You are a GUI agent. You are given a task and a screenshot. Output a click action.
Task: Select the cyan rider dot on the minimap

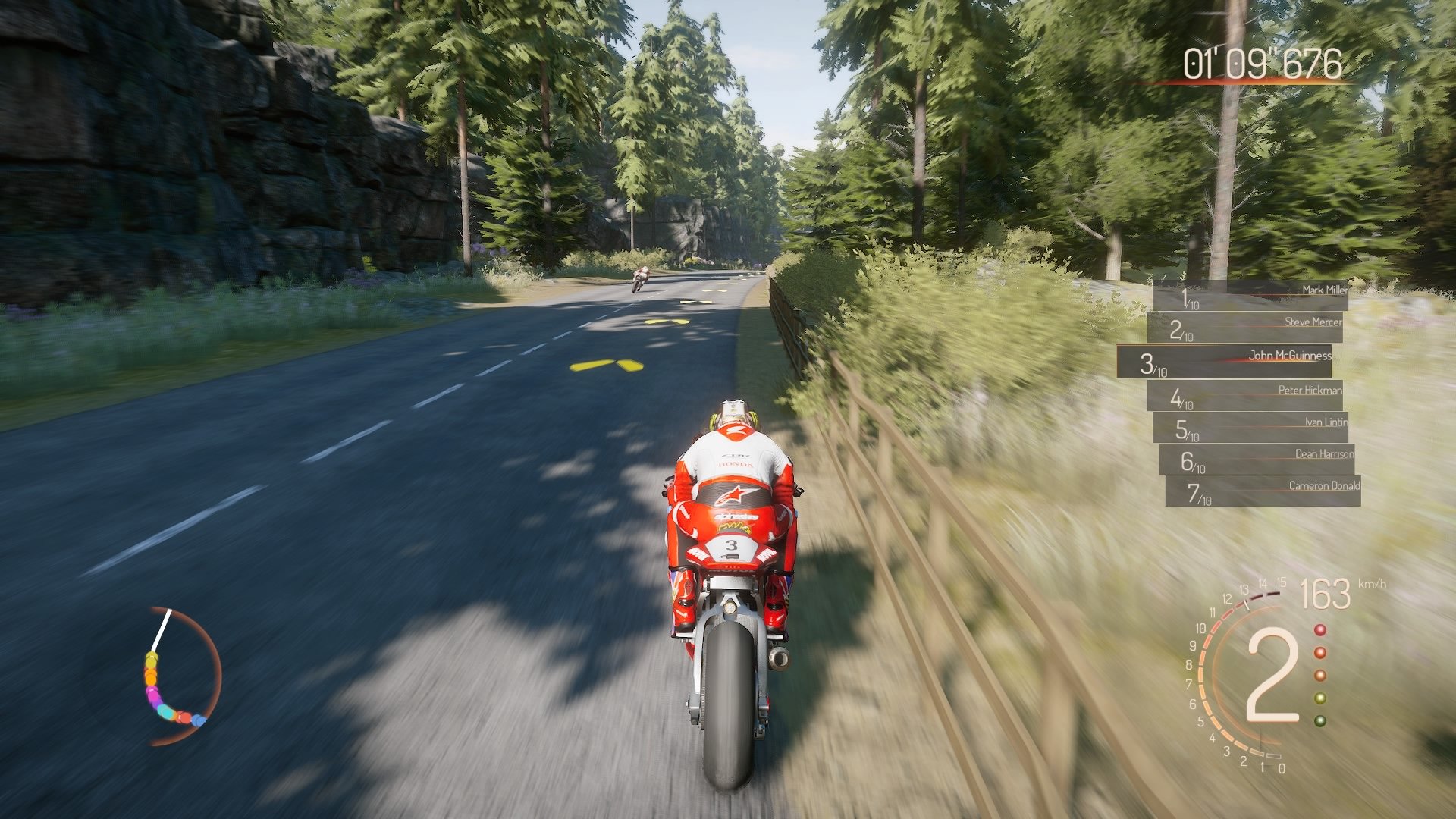pyautogui.click(x=166, y=714)
